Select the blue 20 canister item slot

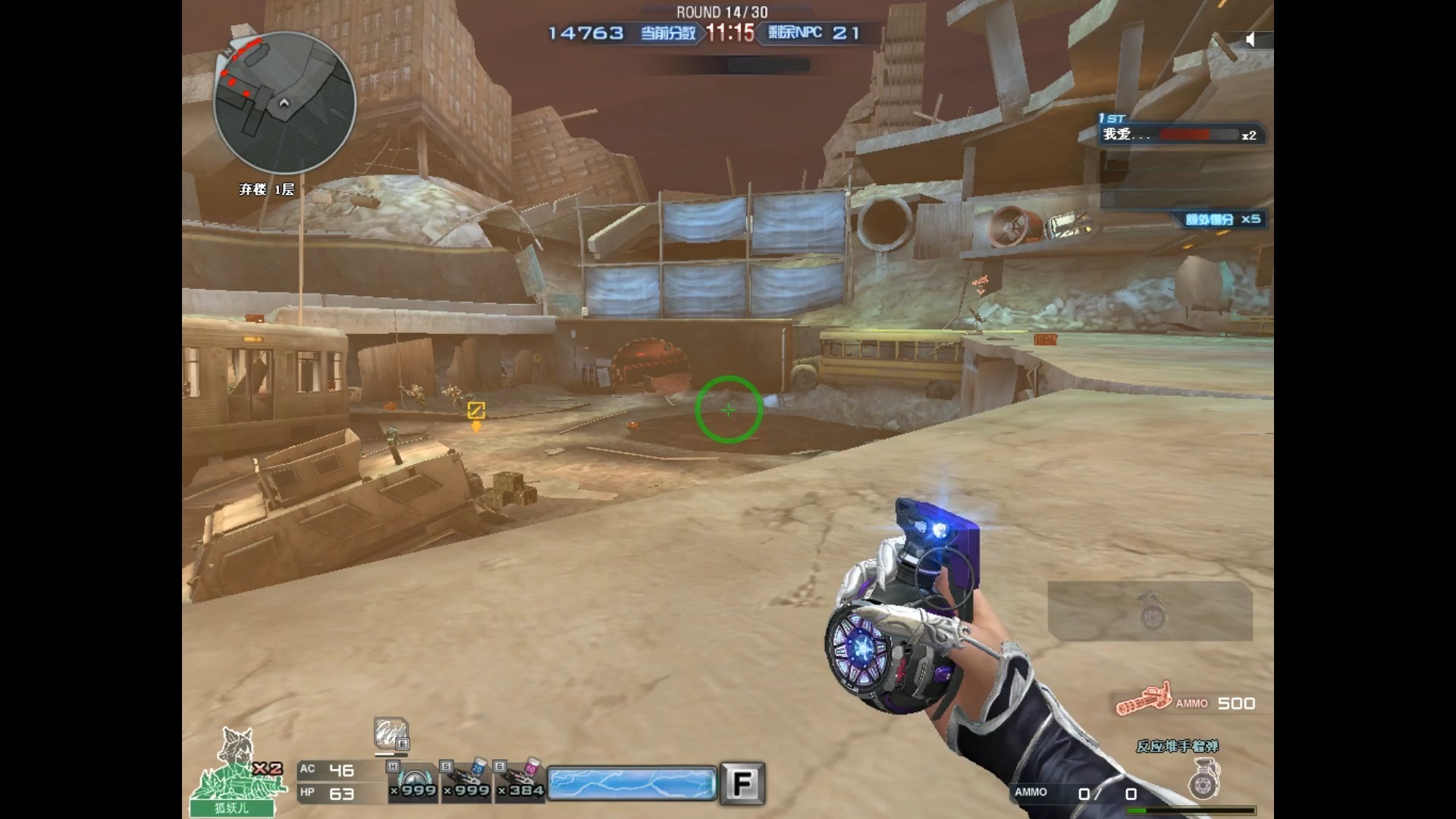[467, 782]
